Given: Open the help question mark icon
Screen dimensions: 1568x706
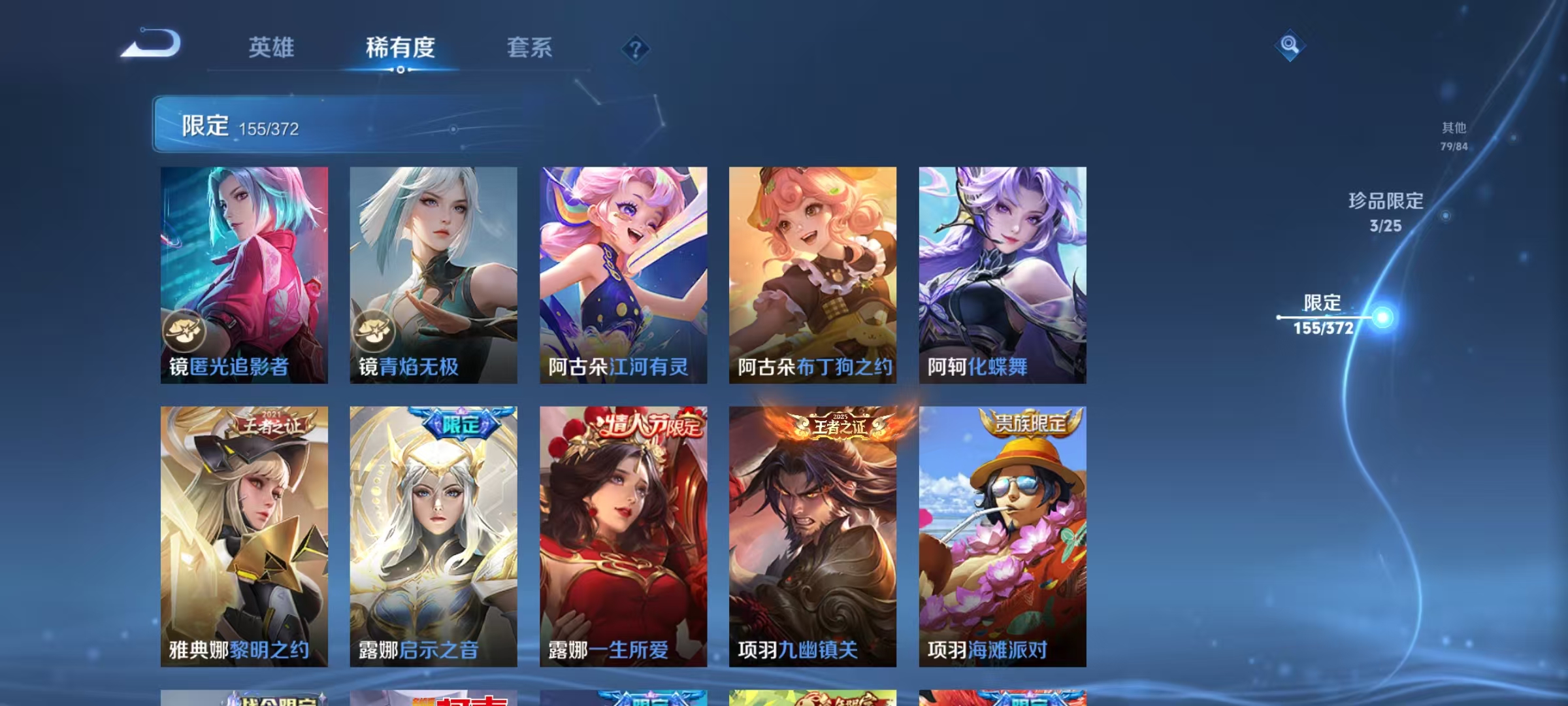Looking at the screenshot, I should 636,50.
